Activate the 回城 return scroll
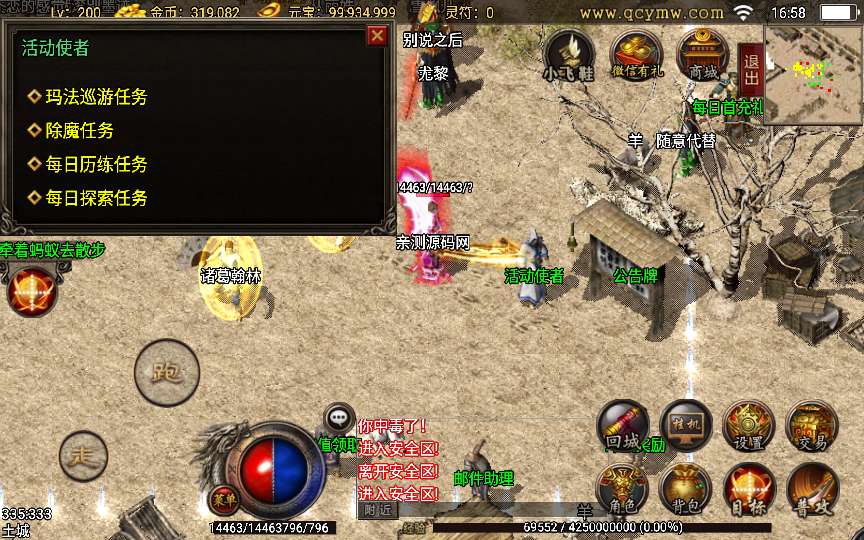 [623, 427]
